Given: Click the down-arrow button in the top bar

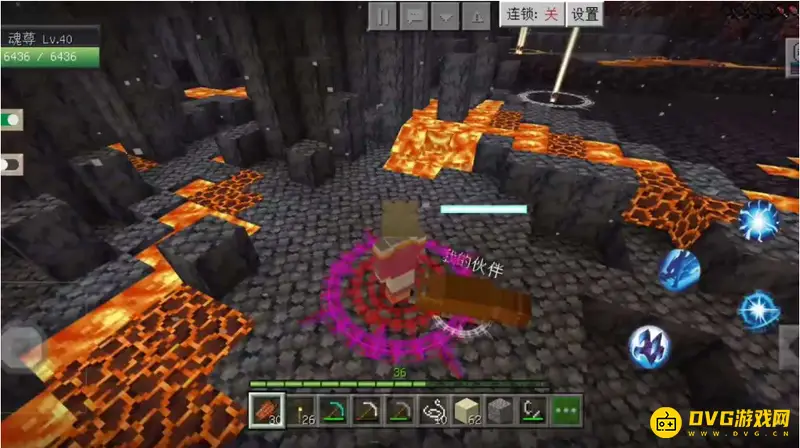Looking at the screenshot, I should (x=446, y=15).
